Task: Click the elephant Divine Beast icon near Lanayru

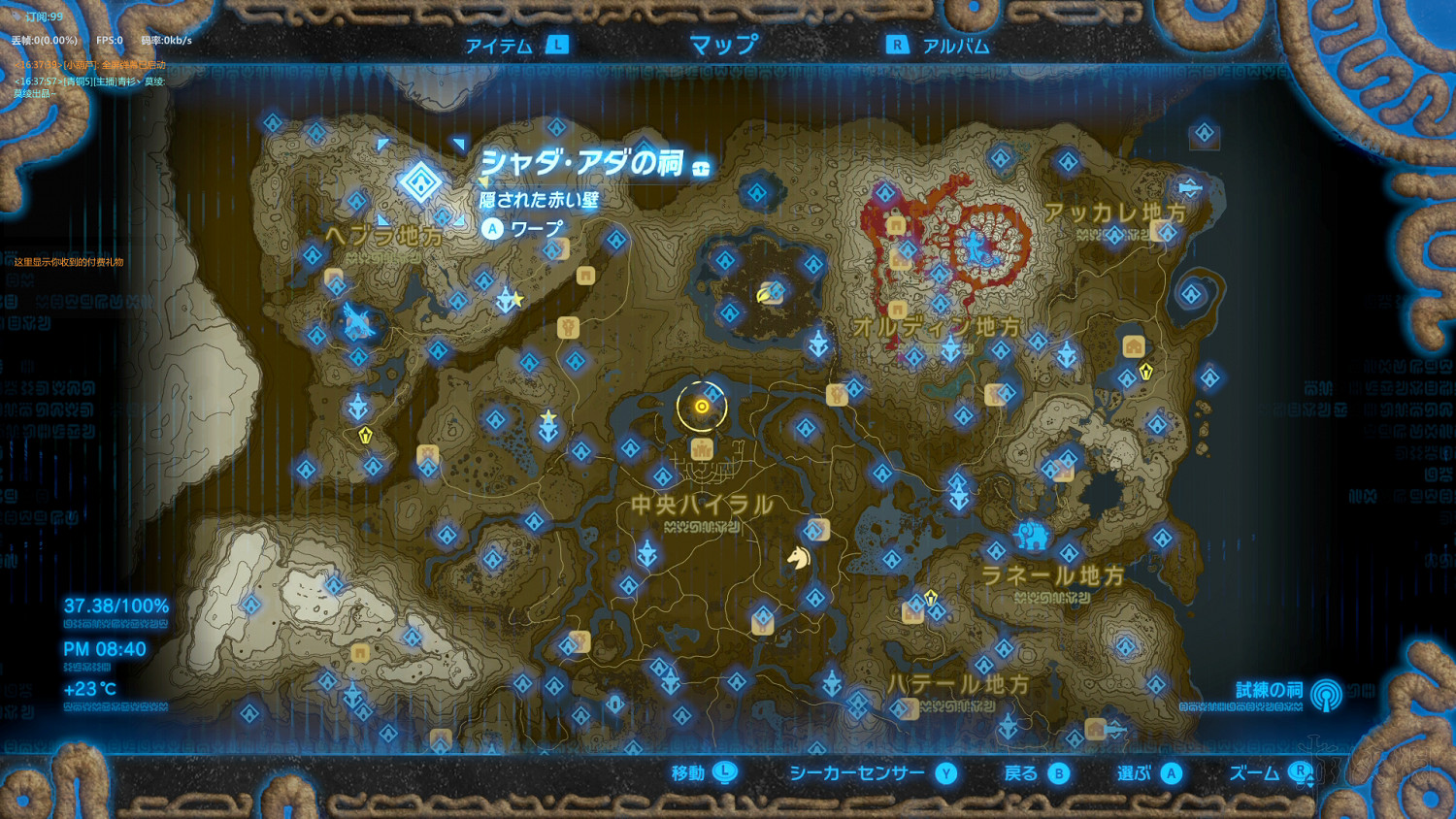Action: coord(1032,534)
